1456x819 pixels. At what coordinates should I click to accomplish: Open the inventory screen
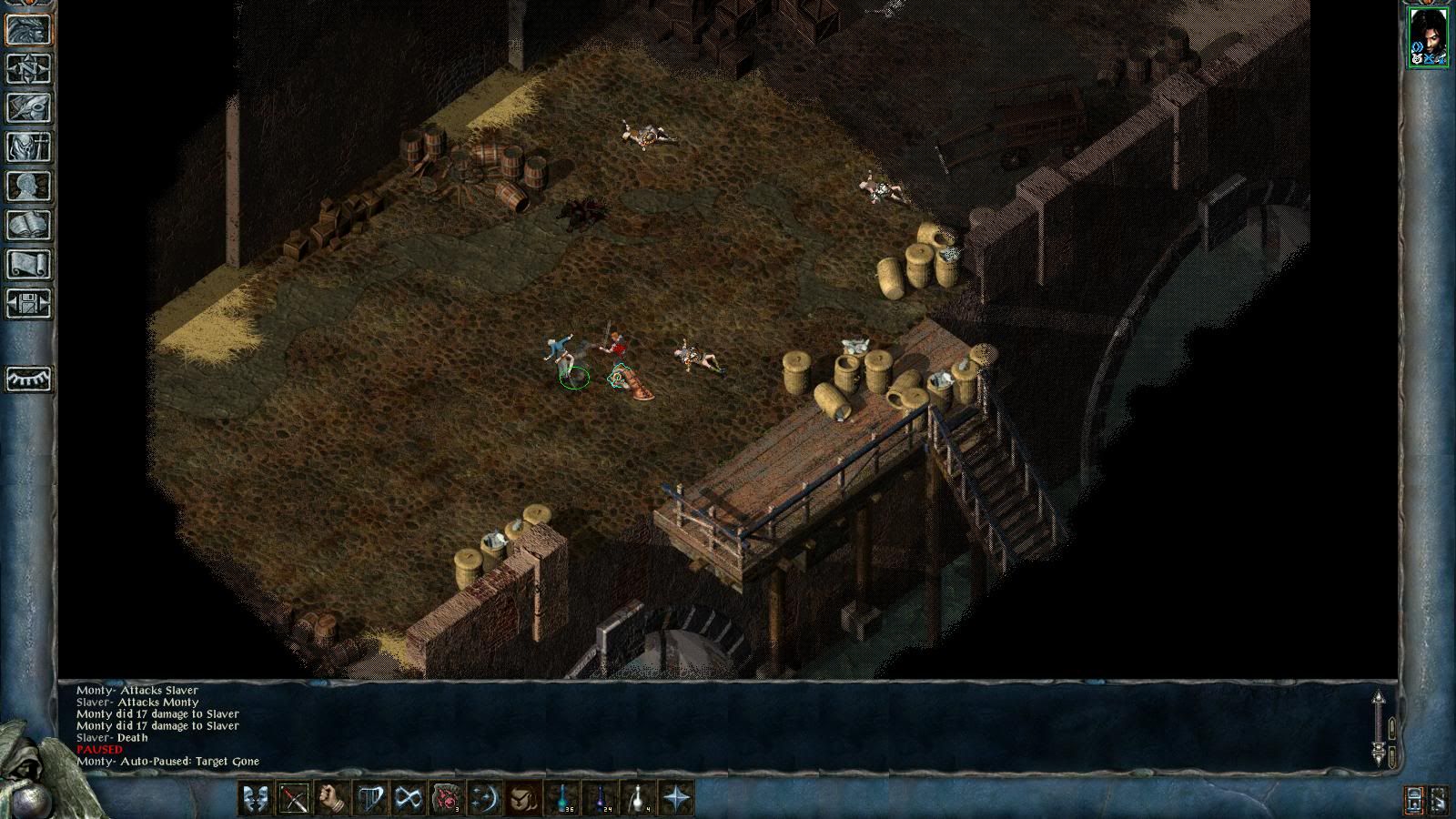click(29, 147)
